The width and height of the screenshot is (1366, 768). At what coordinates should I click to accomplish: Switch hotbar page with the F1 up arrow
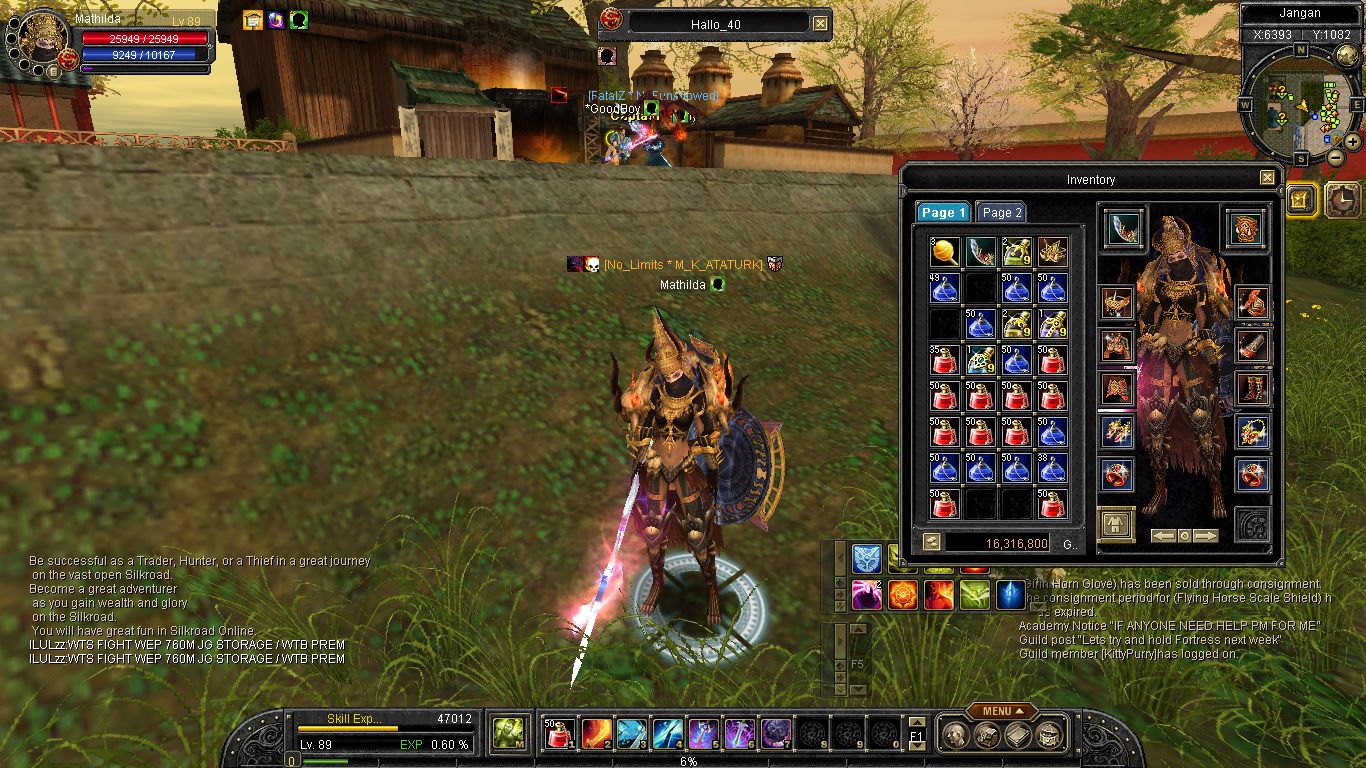click(x=917, y=722)
